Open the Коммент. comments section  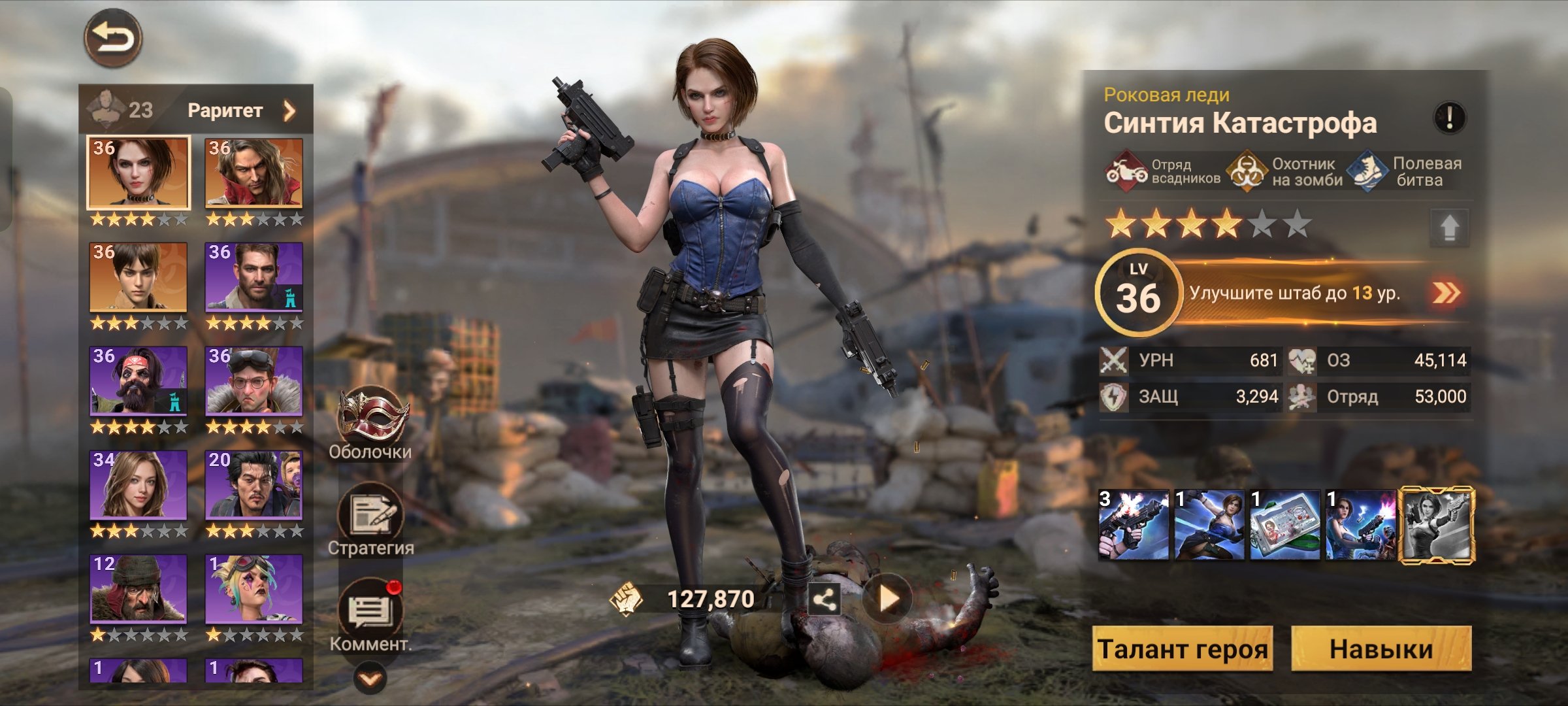(x=370, y=613)
